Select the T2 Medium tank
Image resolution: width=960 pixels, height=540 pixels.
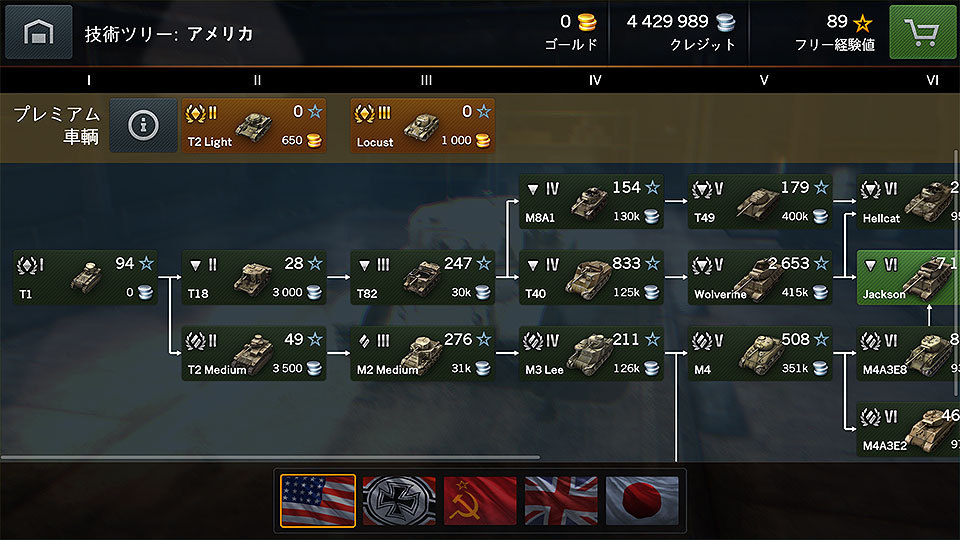(254, 354)
